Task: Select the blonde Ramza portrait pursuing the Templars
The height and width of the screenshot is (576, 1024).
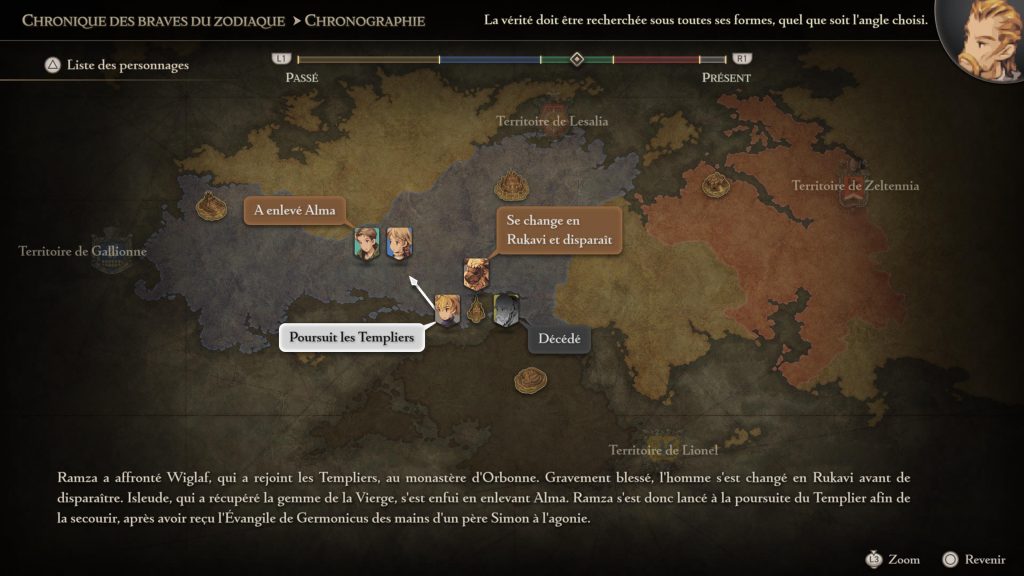Action: point(447,308)
